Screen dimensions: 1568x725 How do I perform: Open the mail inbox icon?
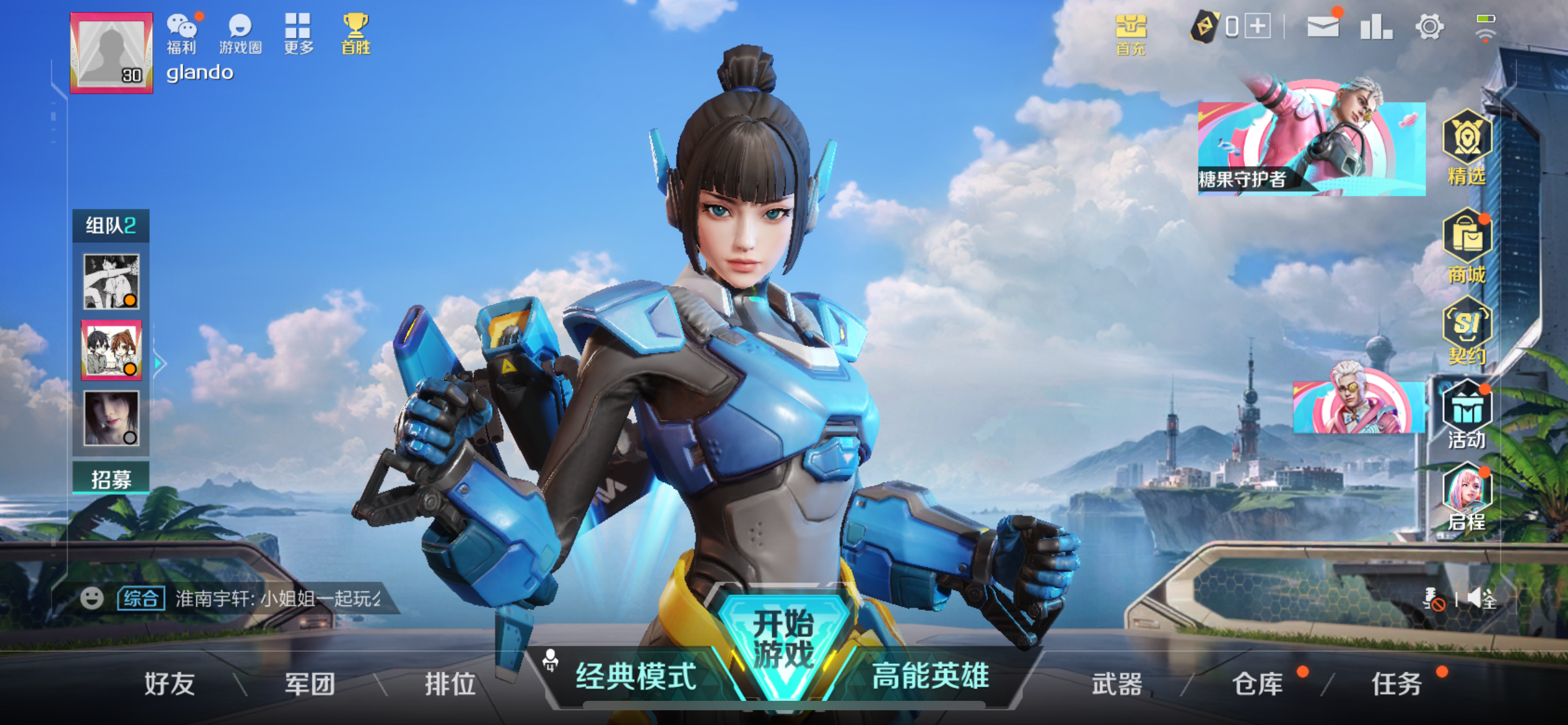1323,26
